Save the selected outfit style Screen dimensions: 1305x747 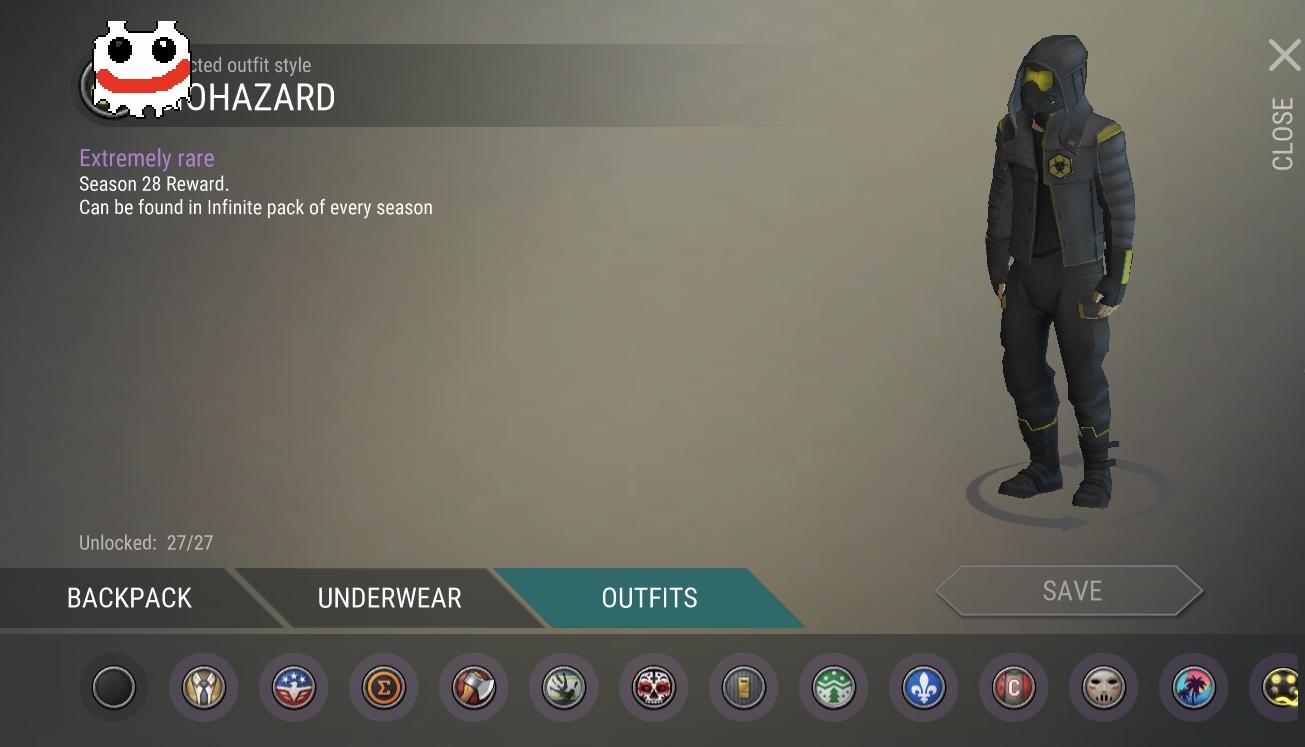1070,591
